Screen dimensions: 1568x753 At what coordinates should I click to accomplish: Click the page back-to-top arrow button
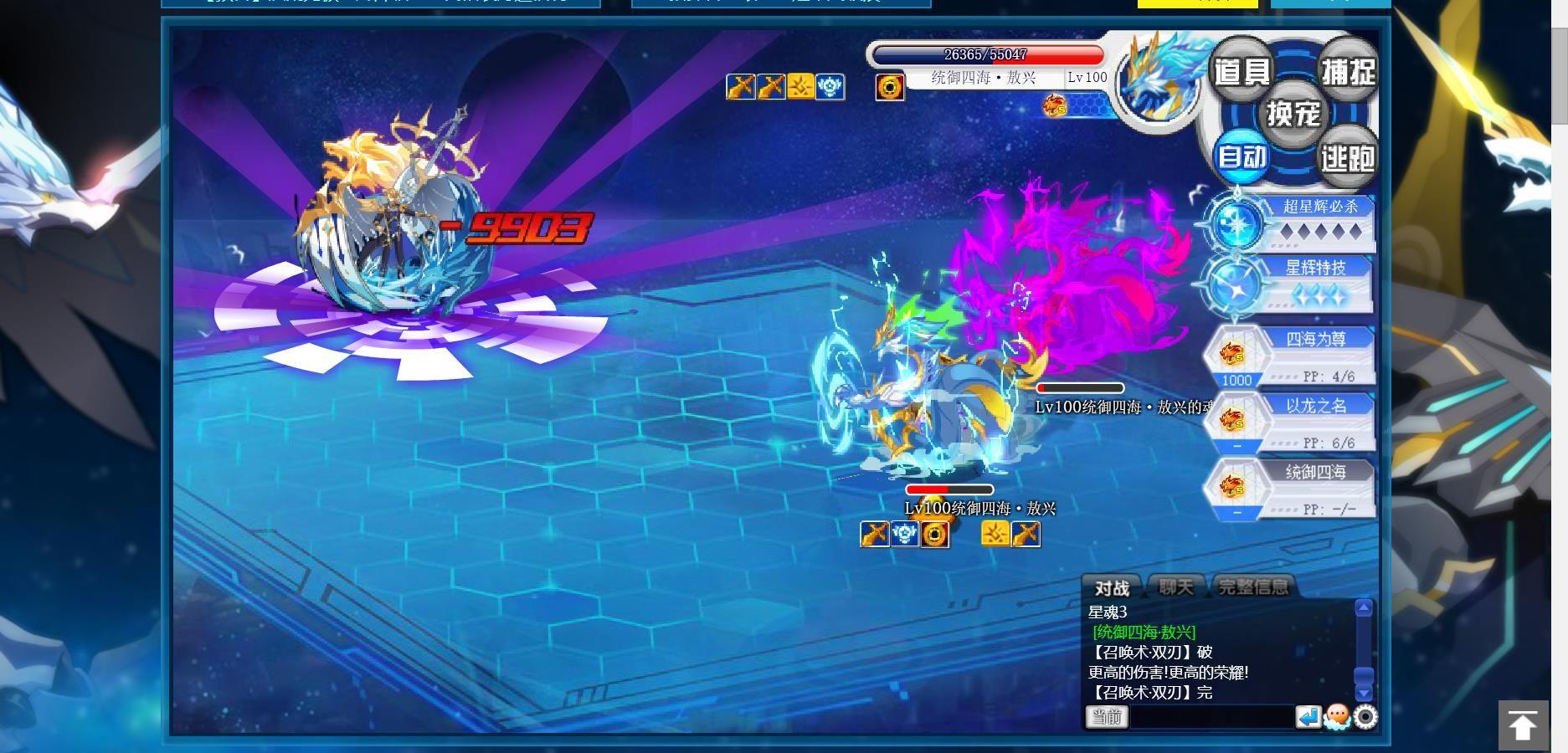click(x=1522, y=725)
